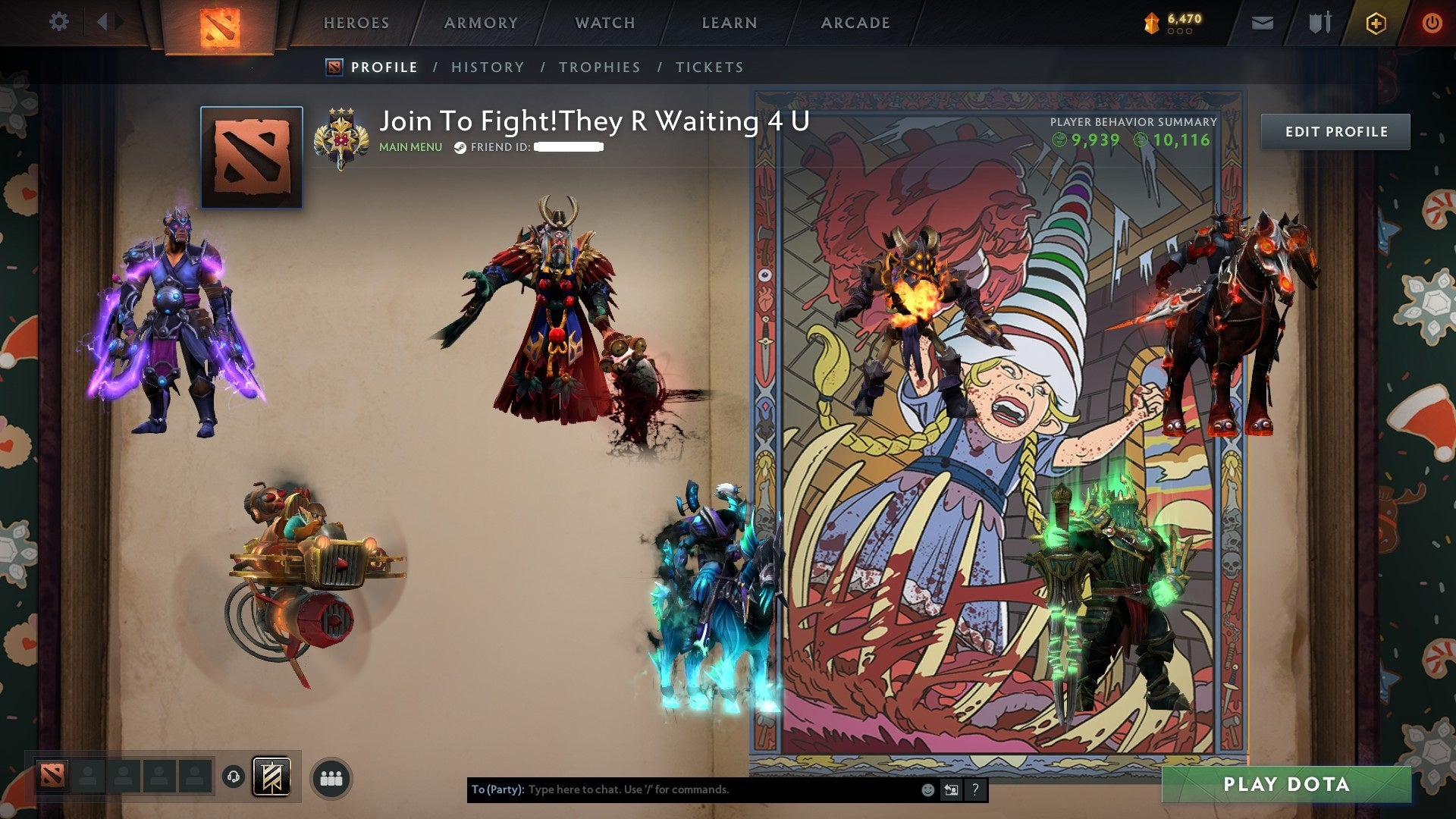Open the MAIN MENU status dropdown

pos(409,148)
